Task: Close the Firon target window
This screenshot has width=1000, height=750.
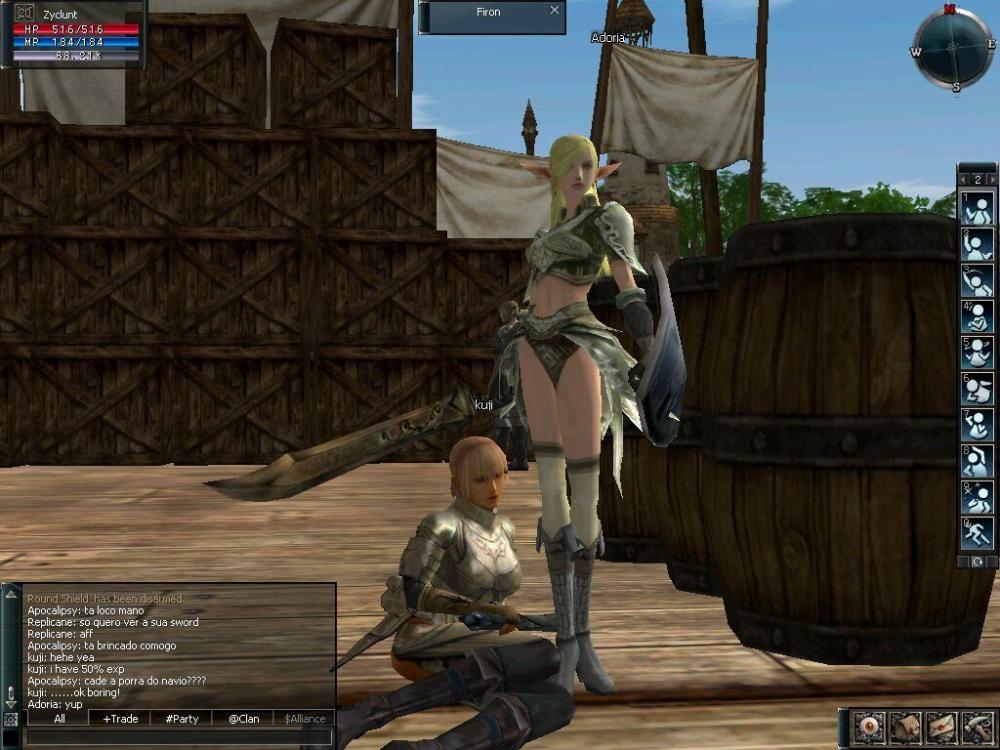Action: coord(555,11)
